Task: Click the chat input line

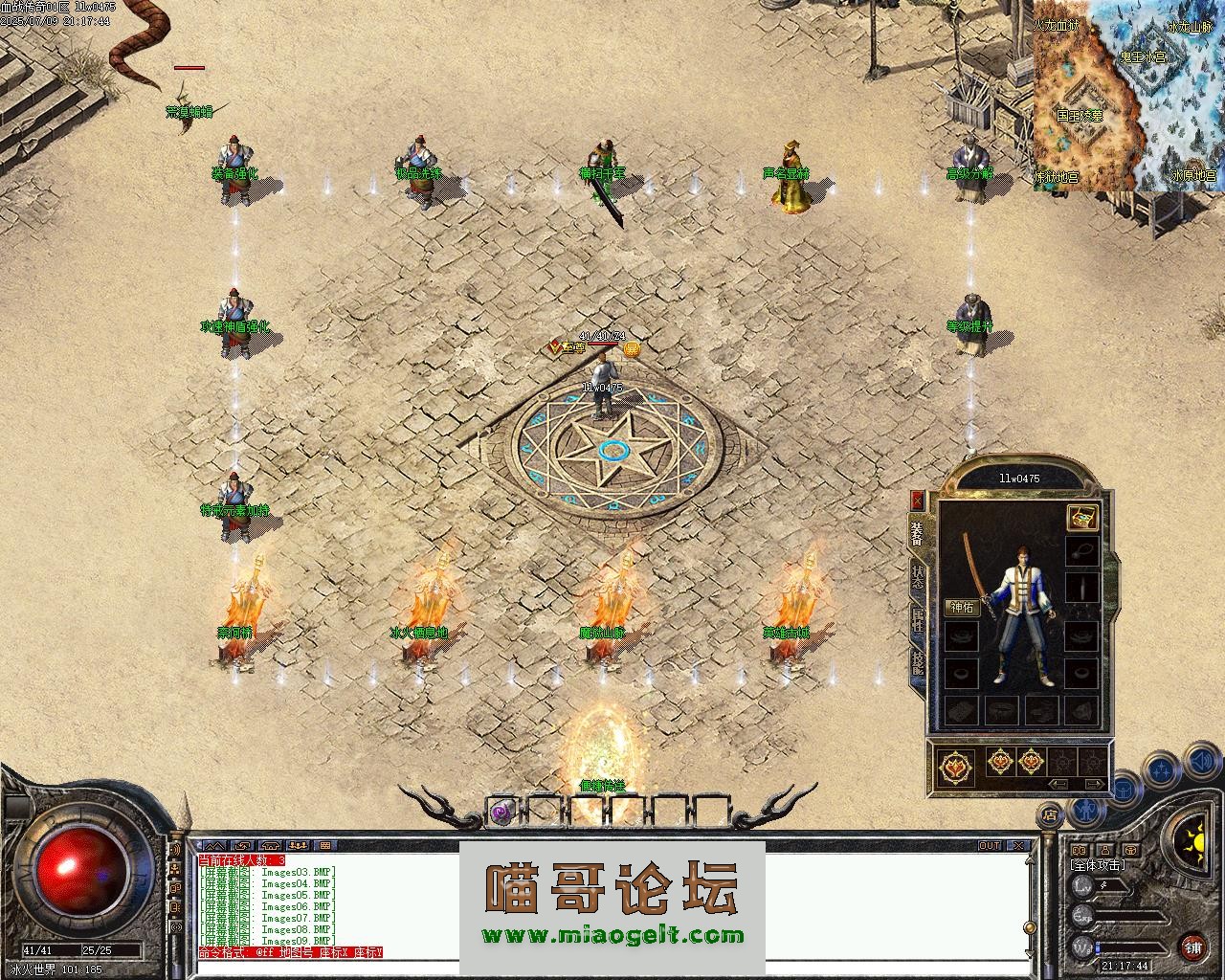Action: click(612, 968)
